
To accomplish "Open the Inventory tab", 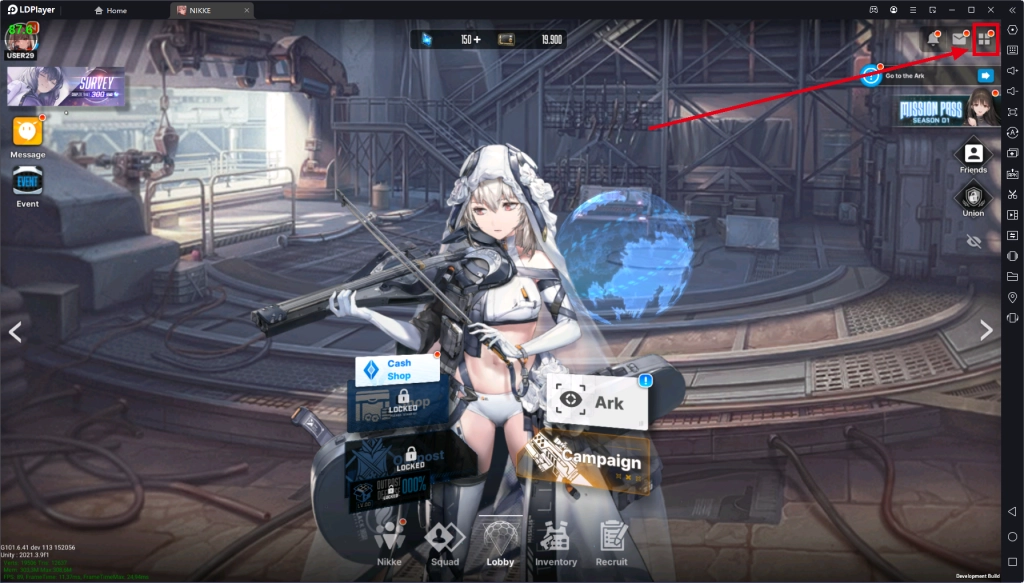I will pyautogui.click(x=556, y=544).
